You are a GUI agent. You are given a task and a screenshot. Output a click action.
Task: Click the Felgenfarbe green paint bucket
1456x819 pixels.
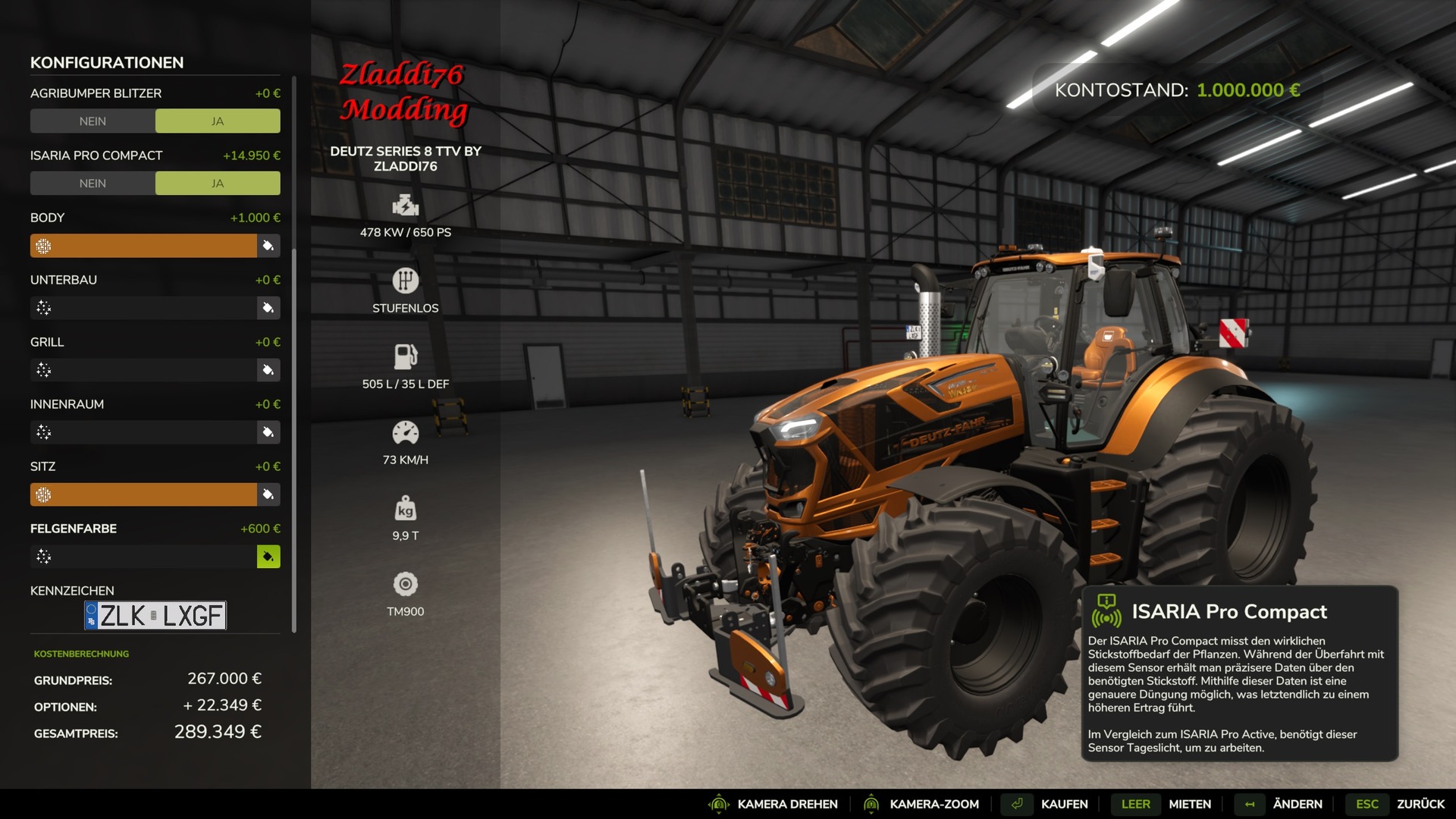pos(268,557)
